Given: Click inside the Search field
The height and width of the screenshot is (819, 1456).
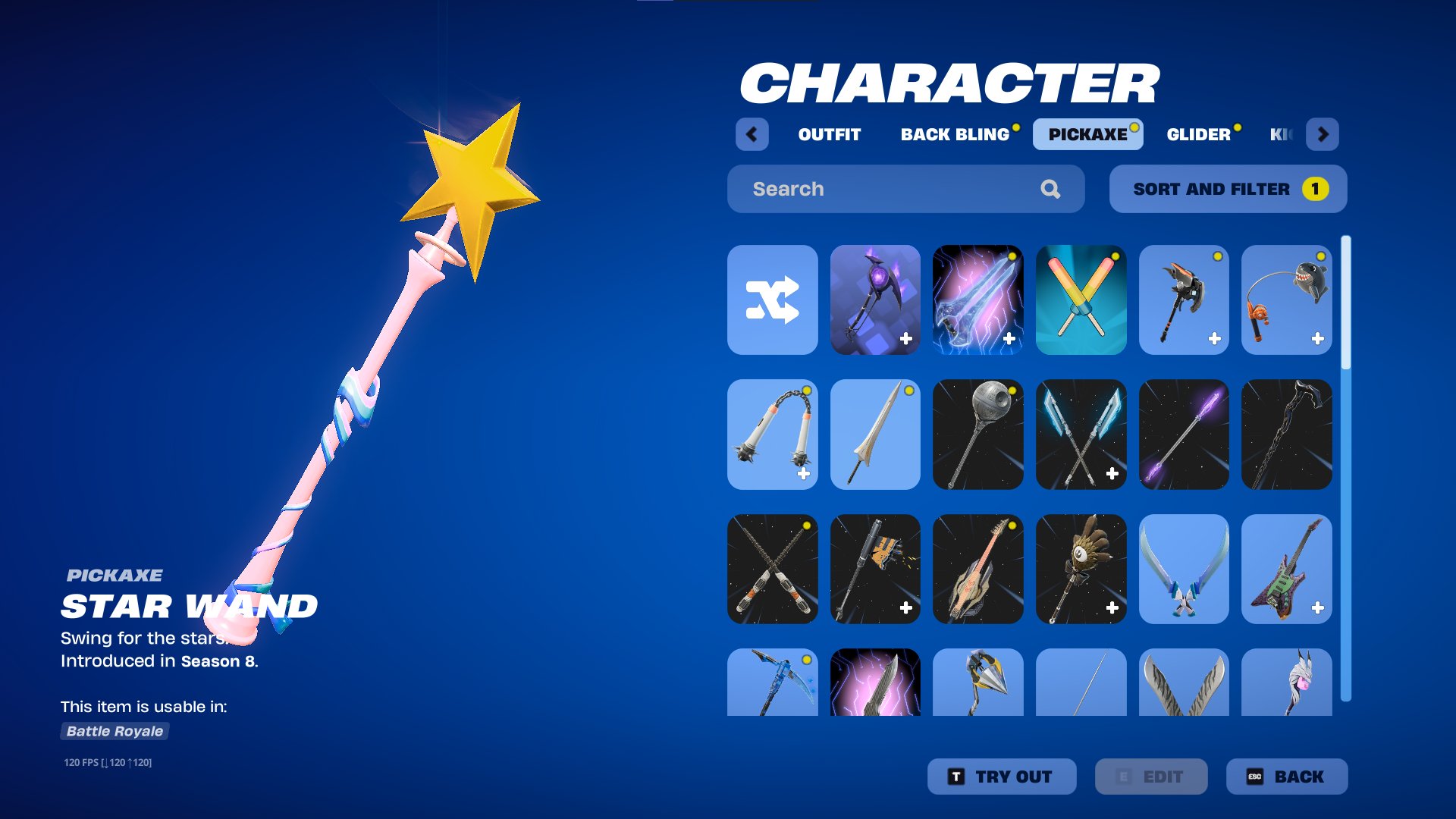Looking at the screenshot, I should [x=872, y=189].
